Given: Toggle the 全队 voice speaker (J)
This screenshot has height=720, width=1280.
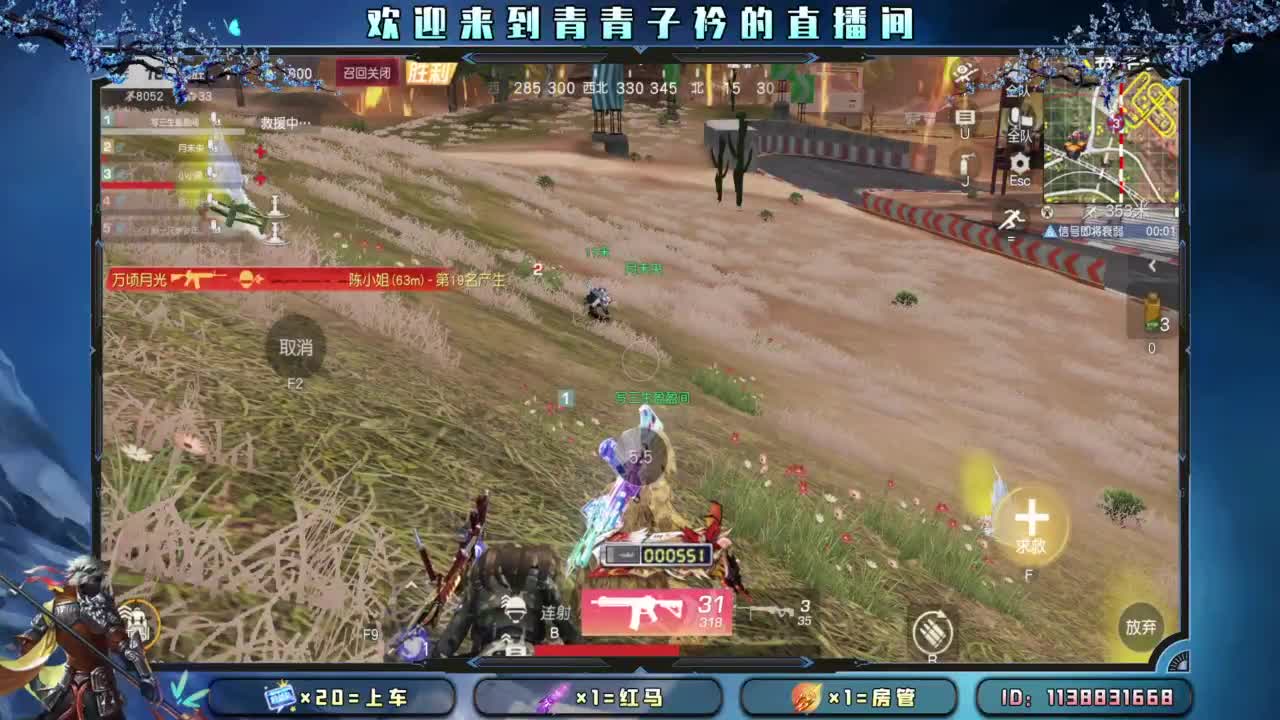Looking at the screenshot, I should click(x=965, y=162).
